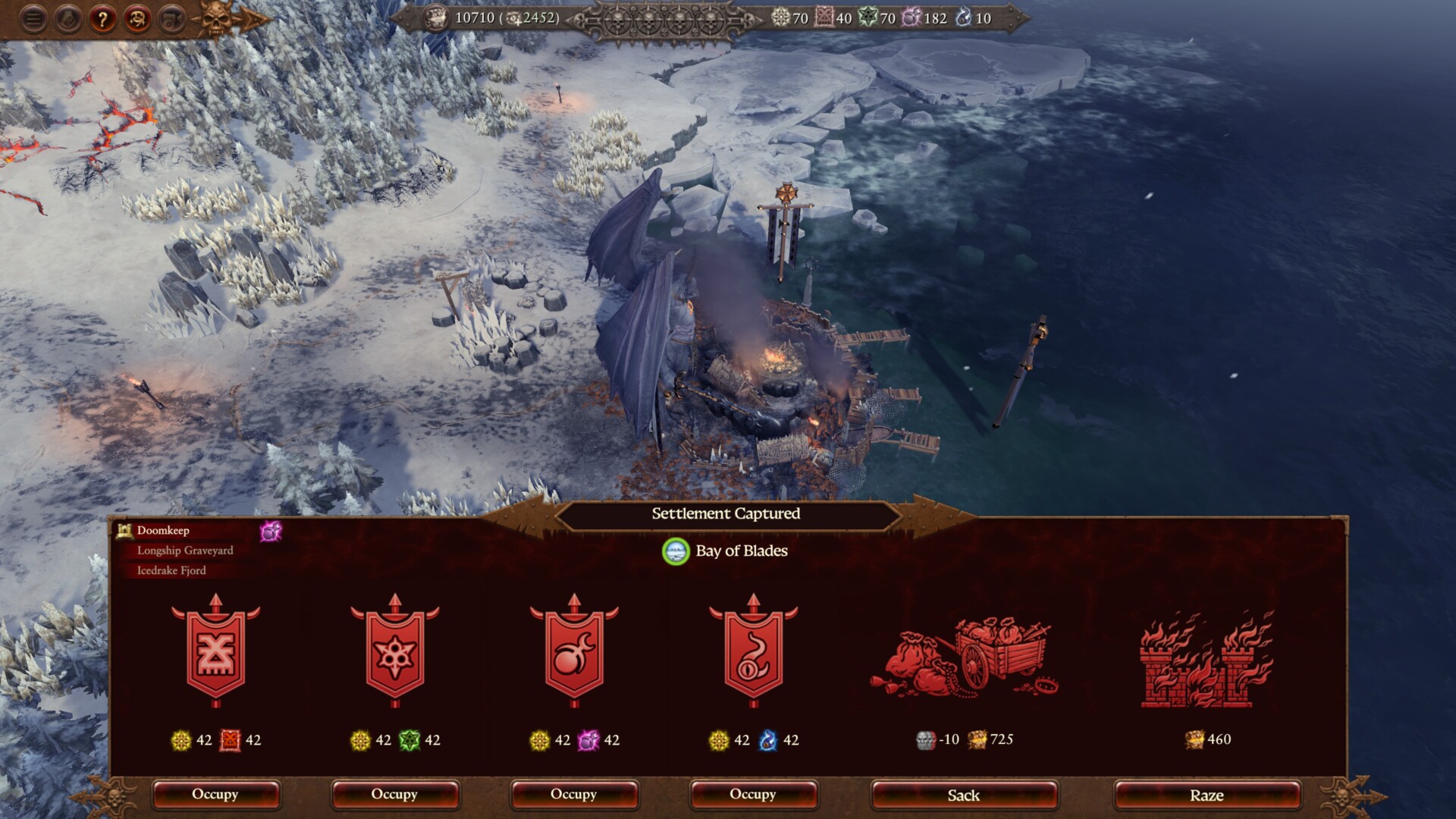Click the purple Slaanesh icon beside Doomkeep
The width and height of the screenshot is (1456, 819).
tap(271, 532)
